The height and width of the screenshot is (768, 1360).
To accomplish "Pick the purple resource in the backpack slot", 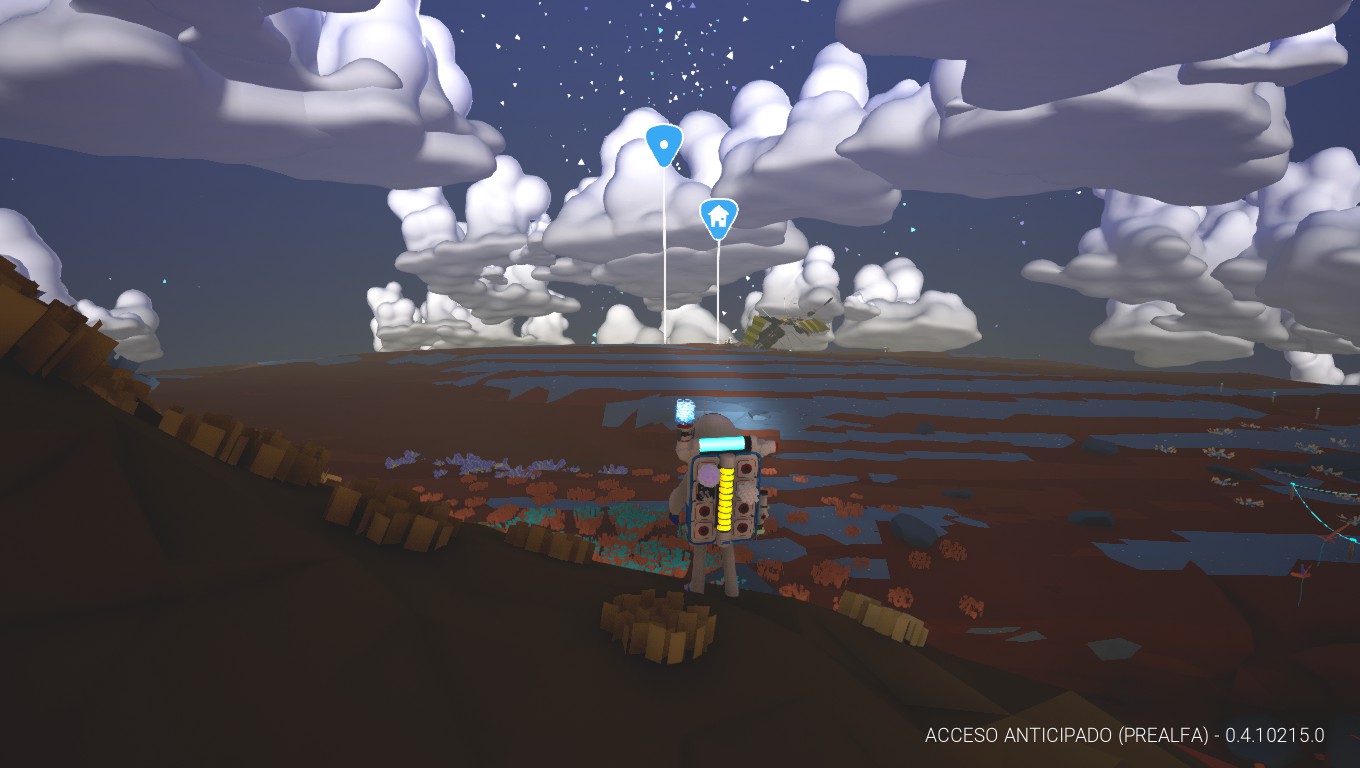I will [706, 475].
